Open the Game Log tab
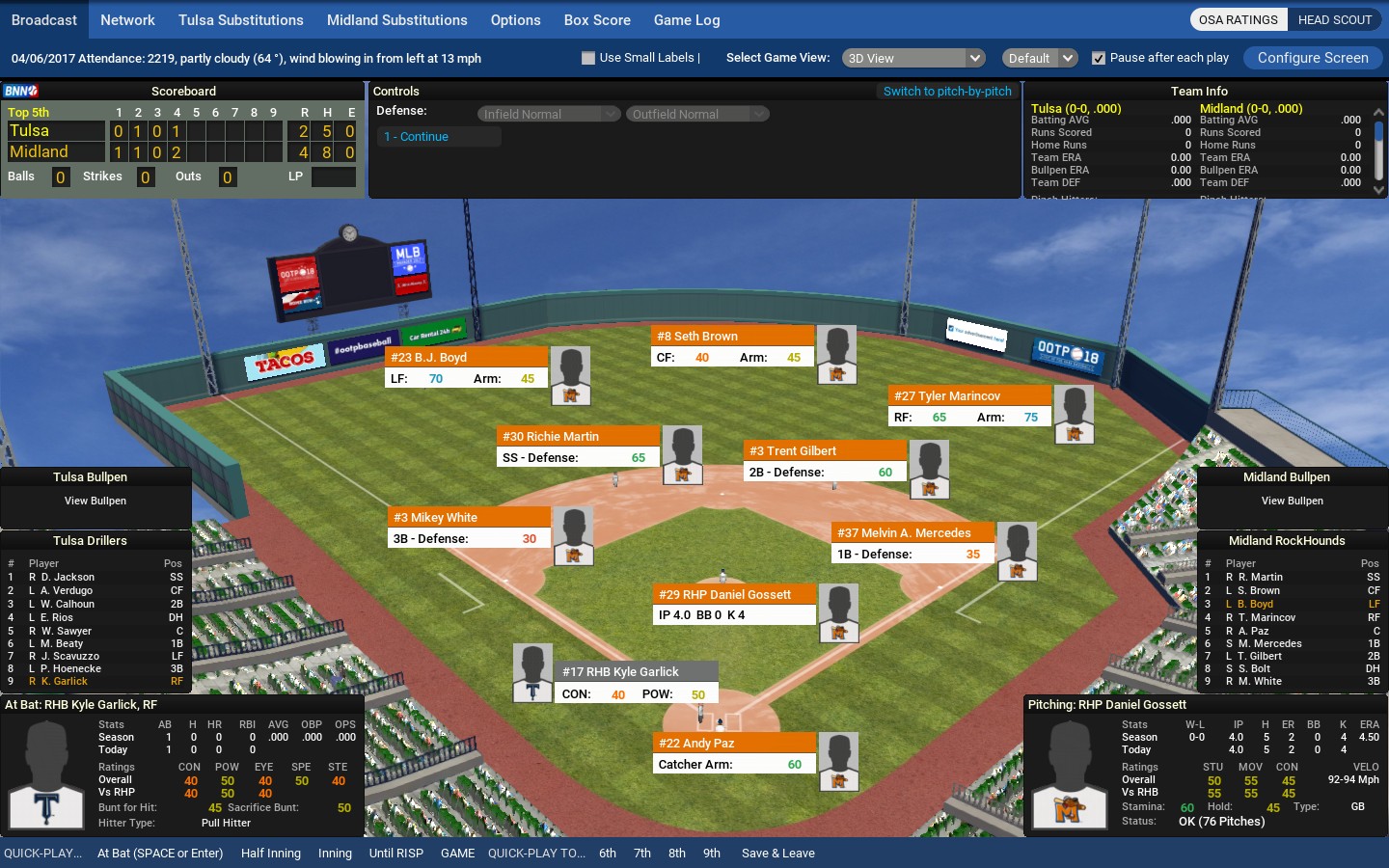Screen dimensions: 1389x868 click(687, 20)
